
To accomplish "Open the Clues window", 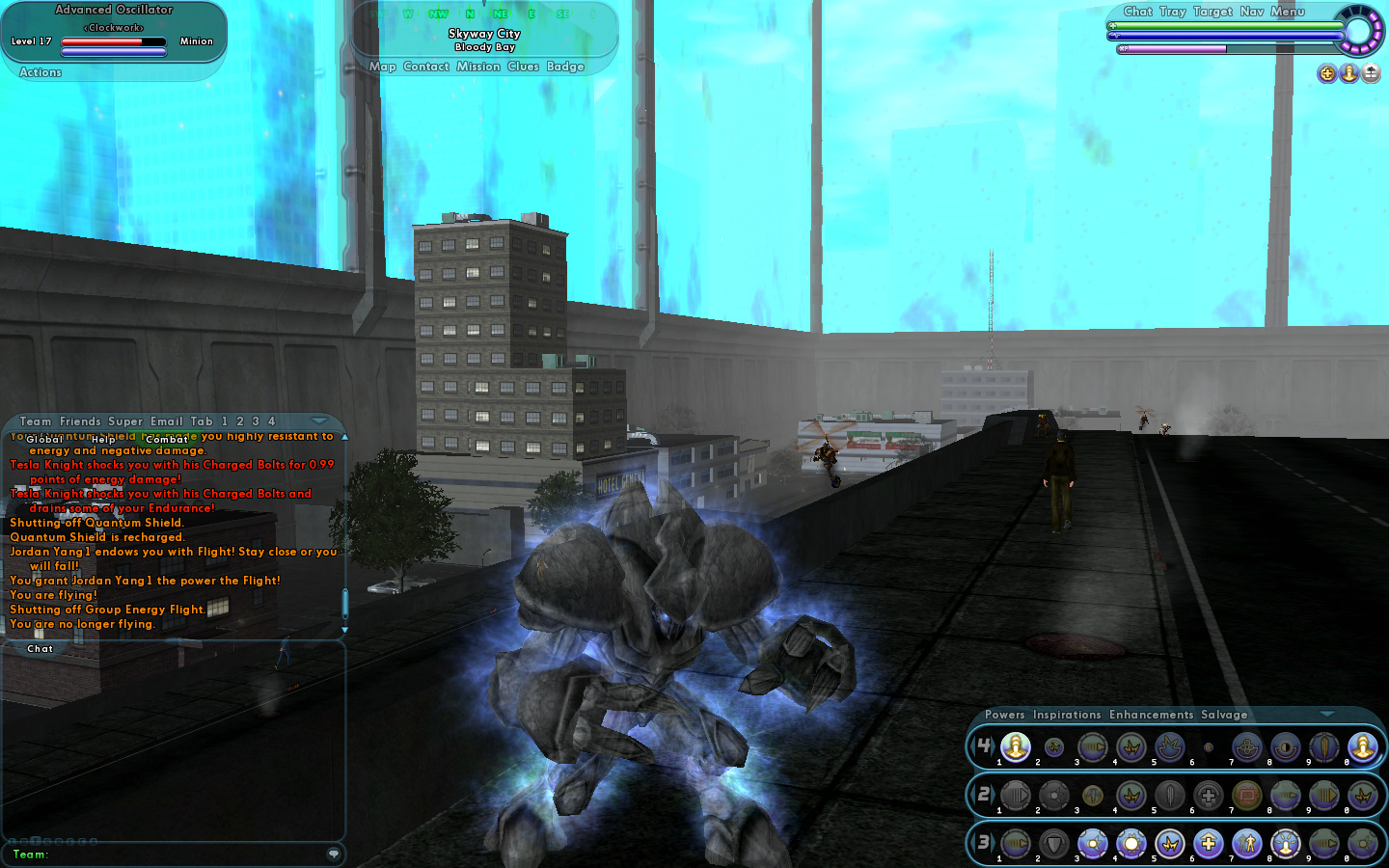I will click(x=523, y=67).
